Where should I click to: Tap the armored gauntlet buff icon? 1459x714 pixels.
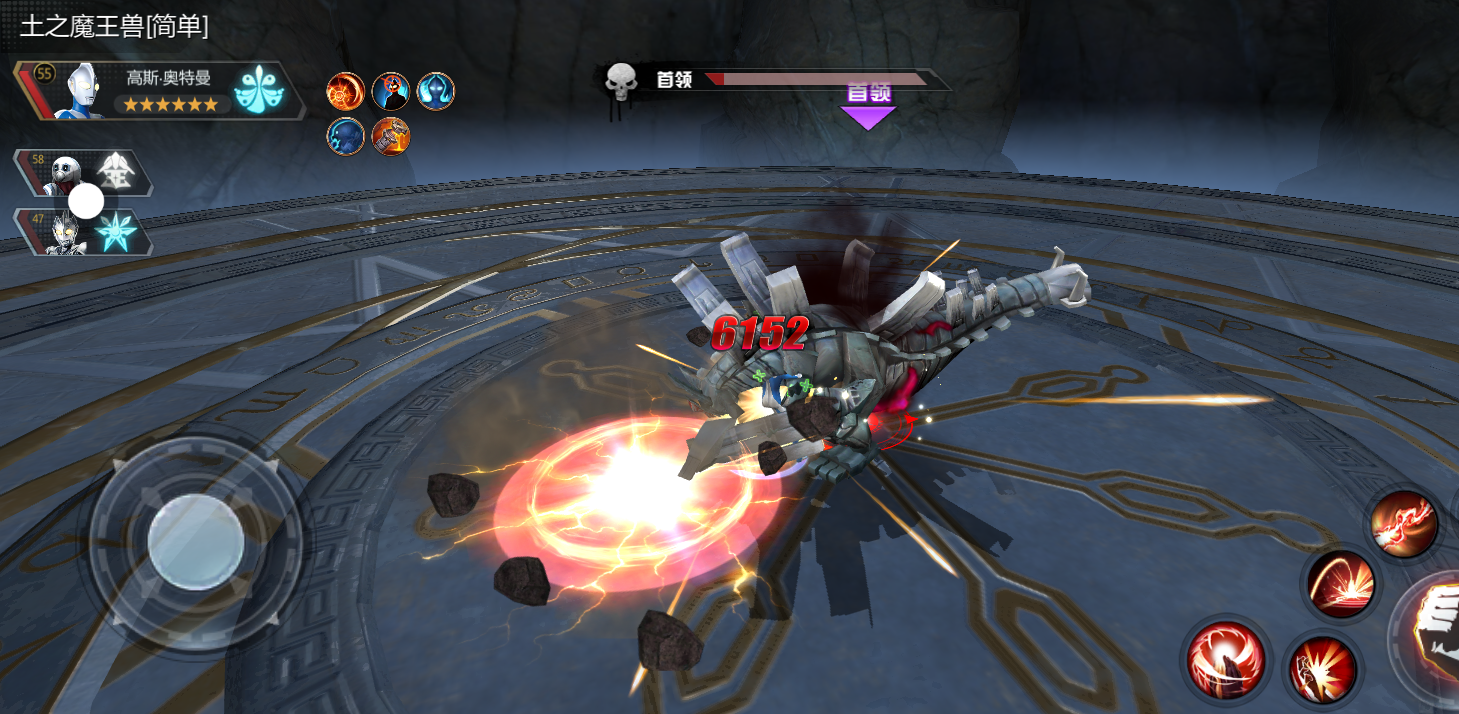390,136
